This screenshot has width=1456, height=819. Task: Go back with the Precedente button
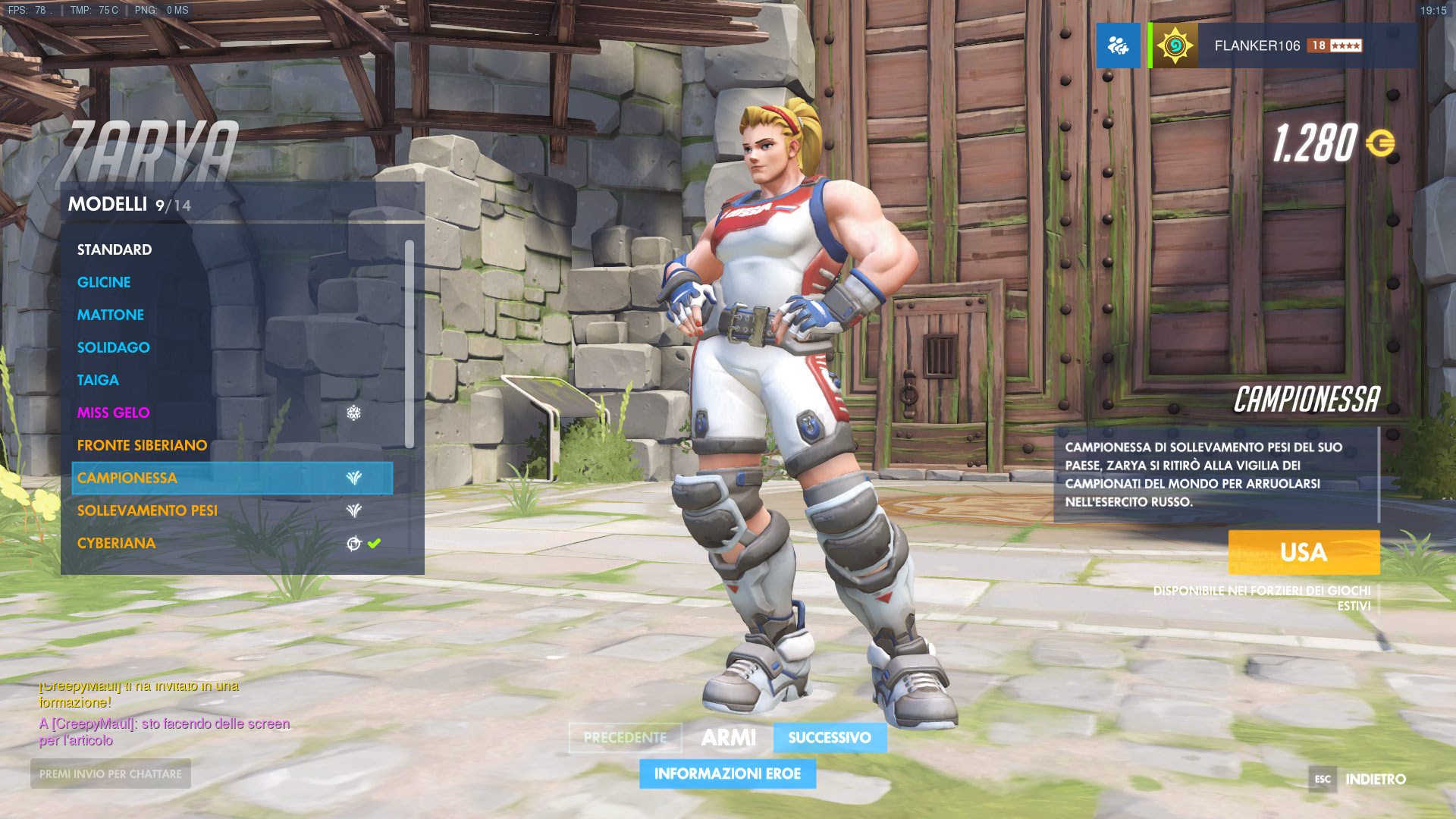pos(625,737)
